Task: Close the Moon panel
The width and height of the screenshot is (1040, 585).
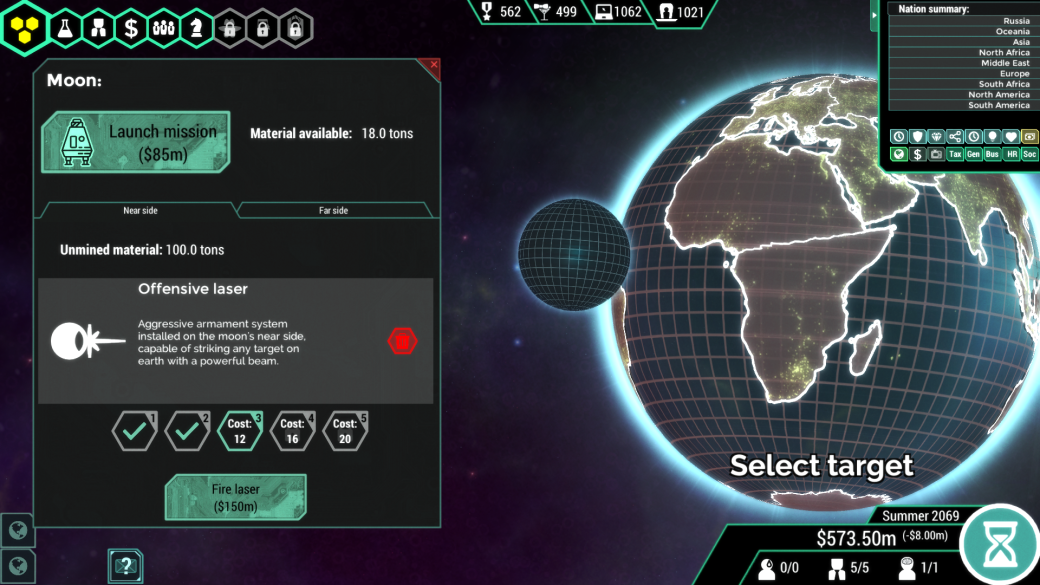Action: point(433,66)
